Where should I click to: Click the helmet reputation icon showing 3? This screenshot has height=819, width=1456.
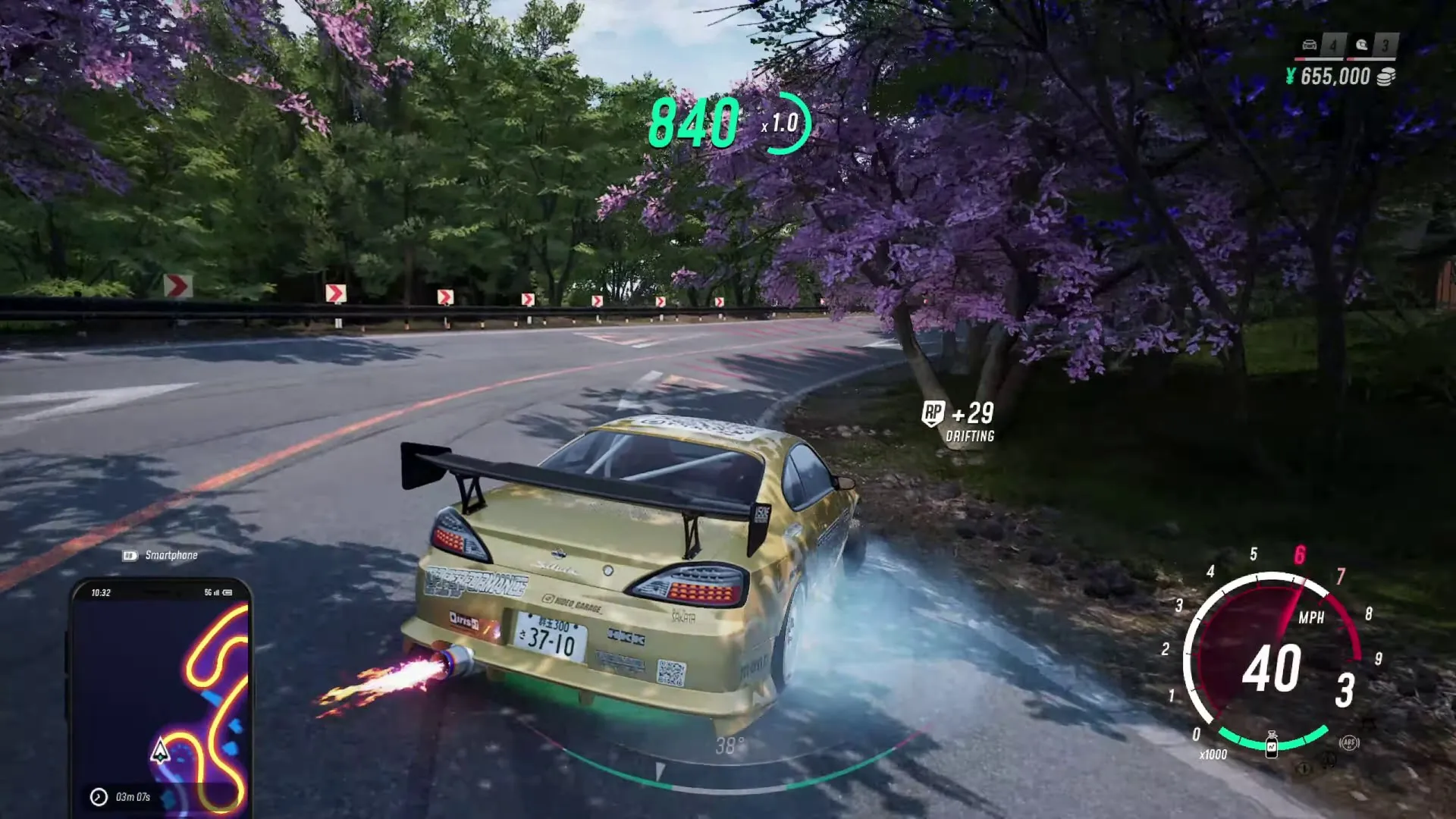tap(1362, 45)
